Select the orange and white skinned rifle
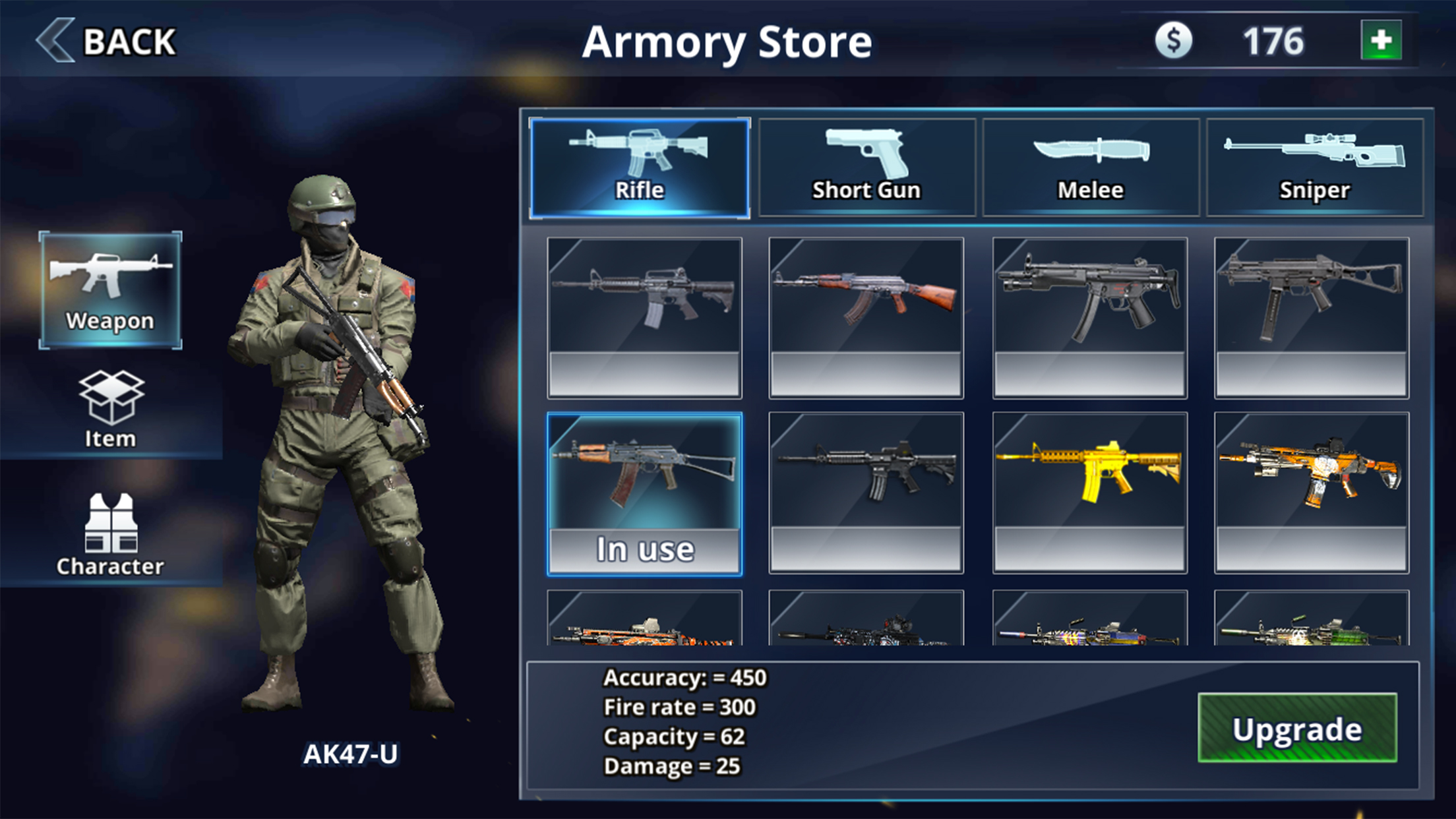Screen dimensions: 1456x819 [1311, 492]
